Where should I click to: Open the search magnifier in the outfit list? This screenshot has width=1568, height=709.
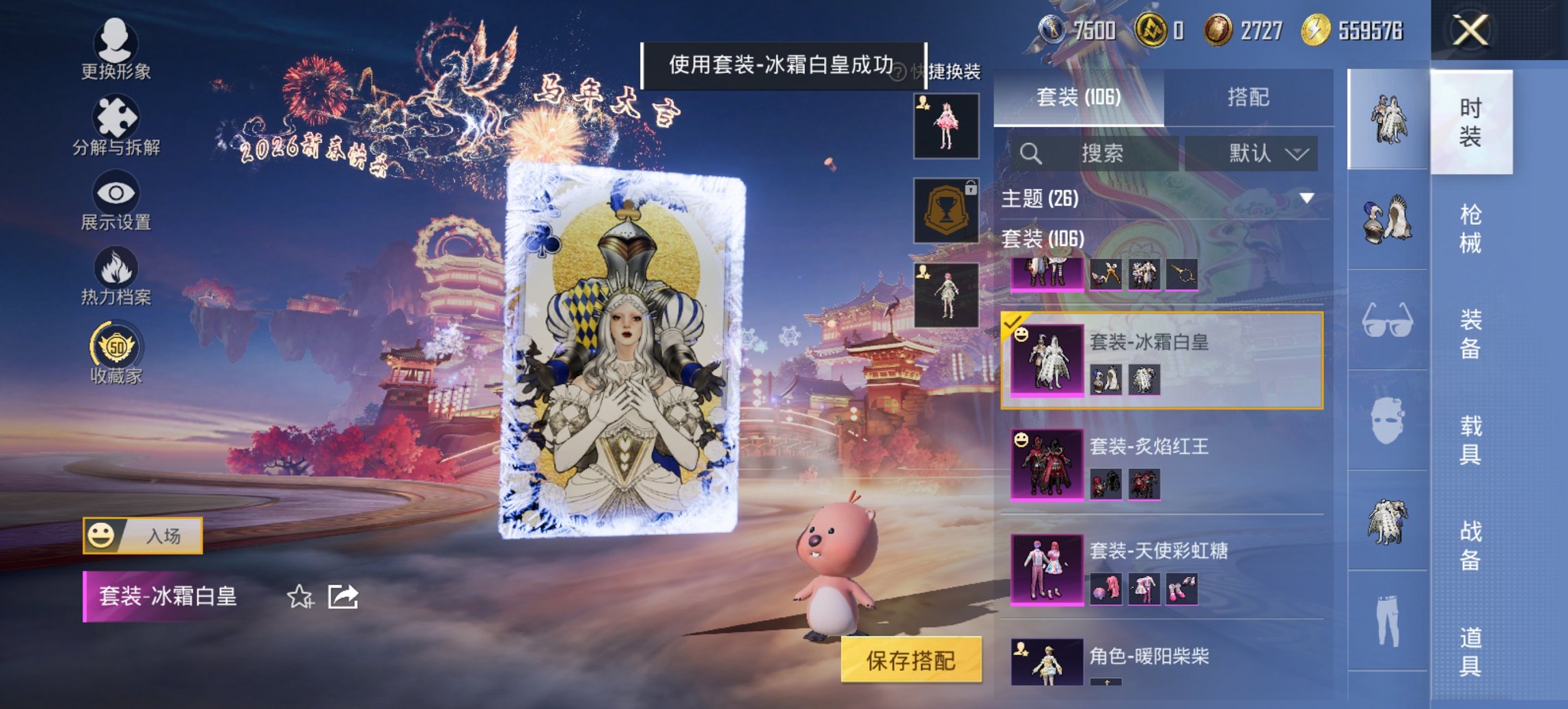point(1032,152)
